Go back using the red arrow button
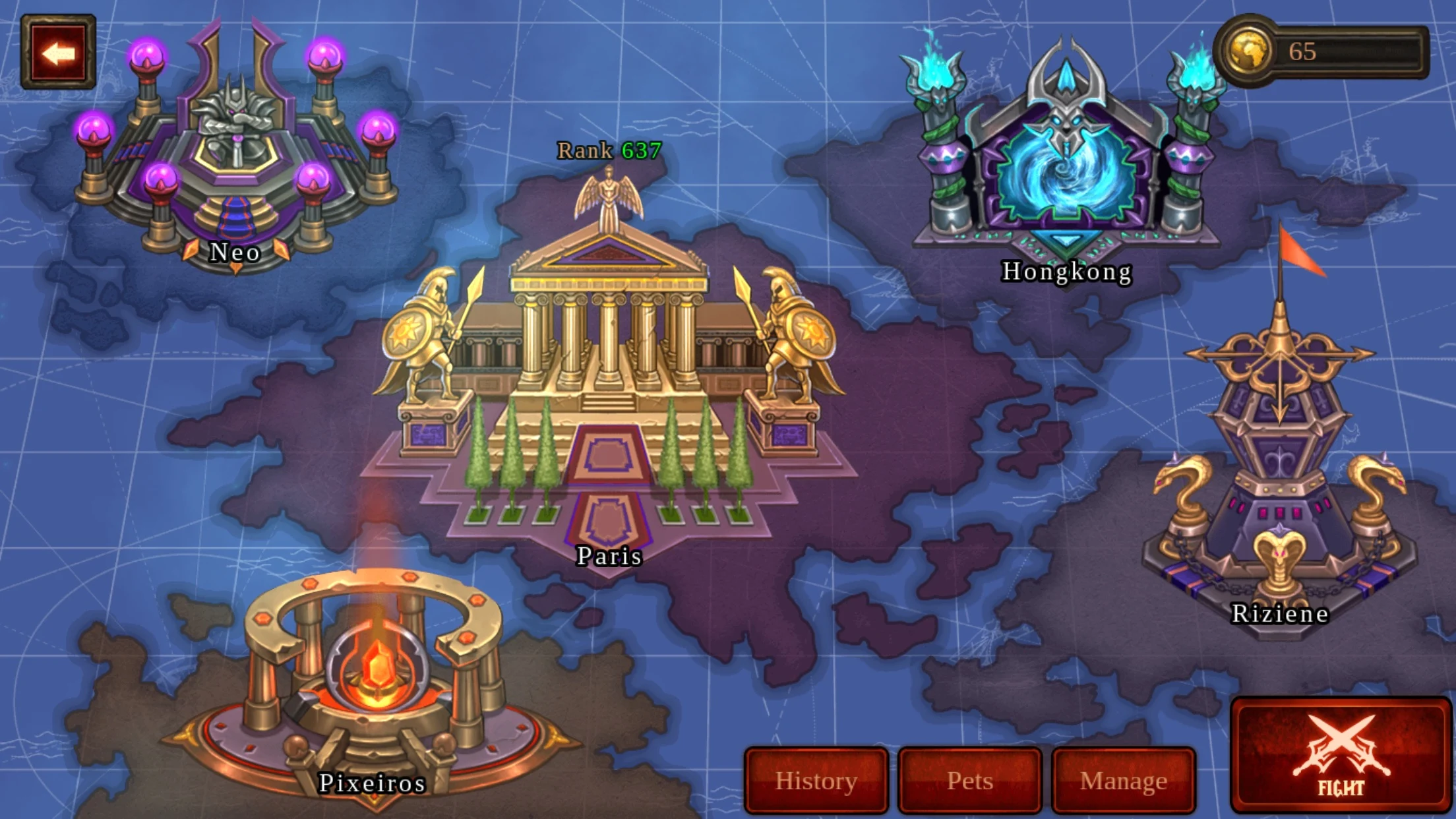1456x819 pixels. (58, 53)
